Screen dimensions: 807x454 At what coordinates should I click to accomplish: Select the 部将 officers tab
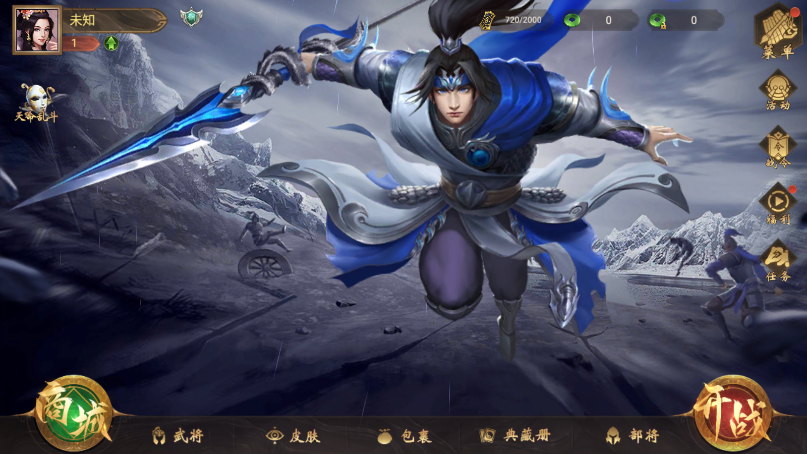(x=632, y=436)
